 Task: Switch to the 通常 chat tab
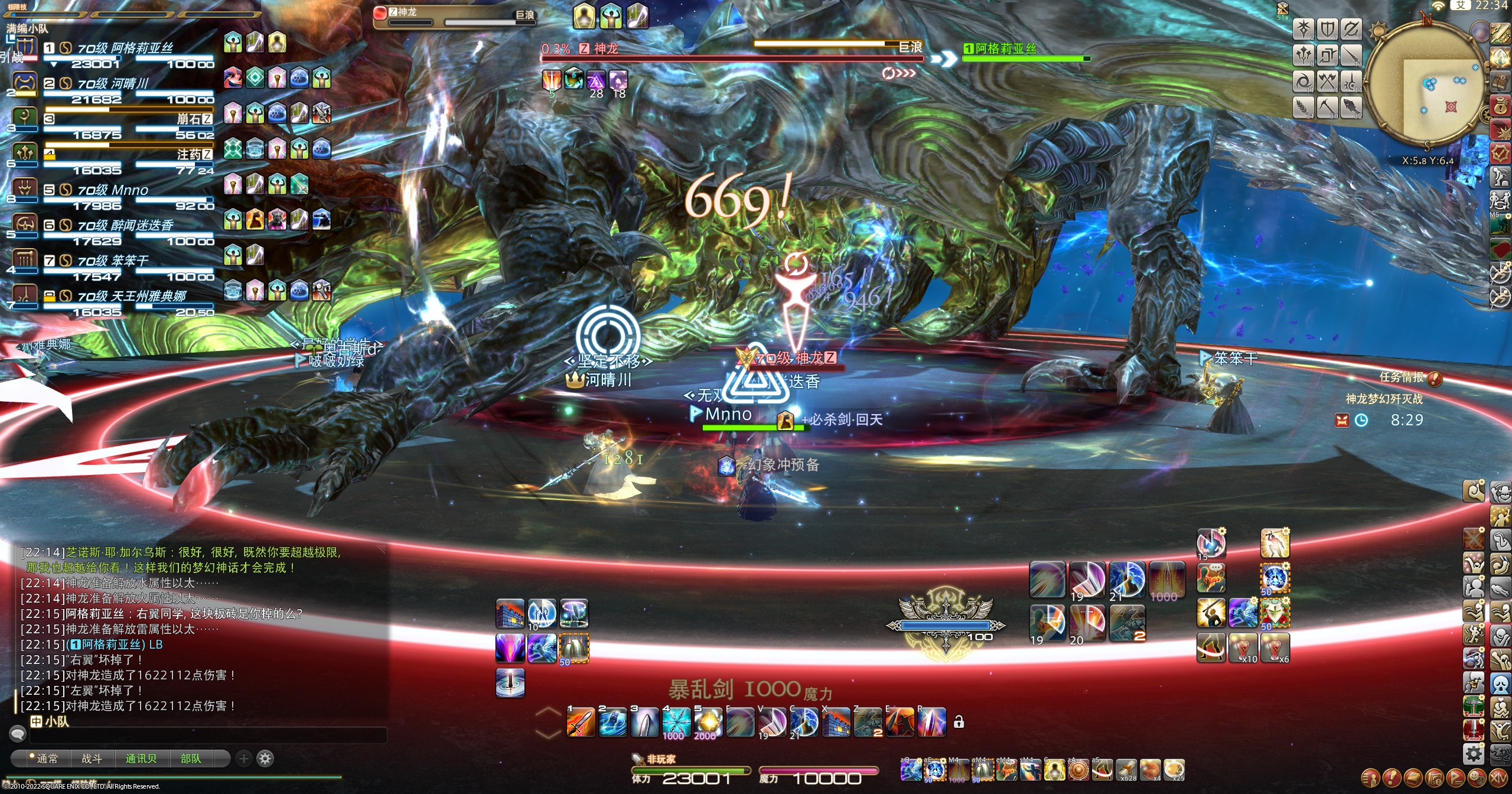click(47, 759)
